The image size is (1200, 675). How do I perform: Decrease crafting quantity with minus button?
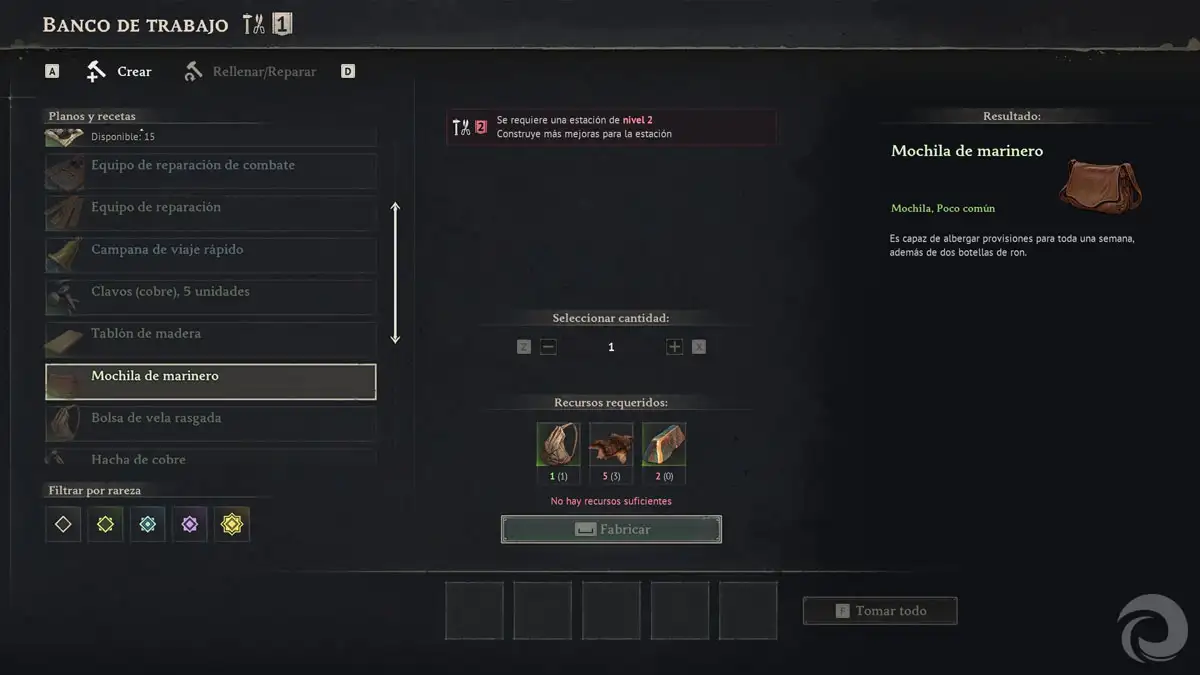(x=548, y=347)
